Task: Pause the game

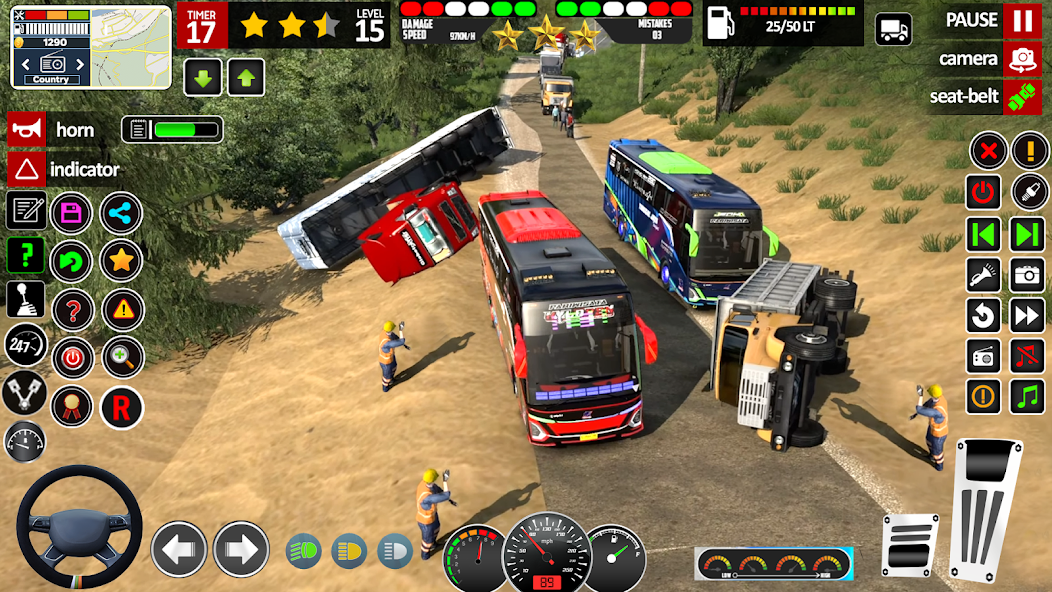Action: pos(1021,20)
